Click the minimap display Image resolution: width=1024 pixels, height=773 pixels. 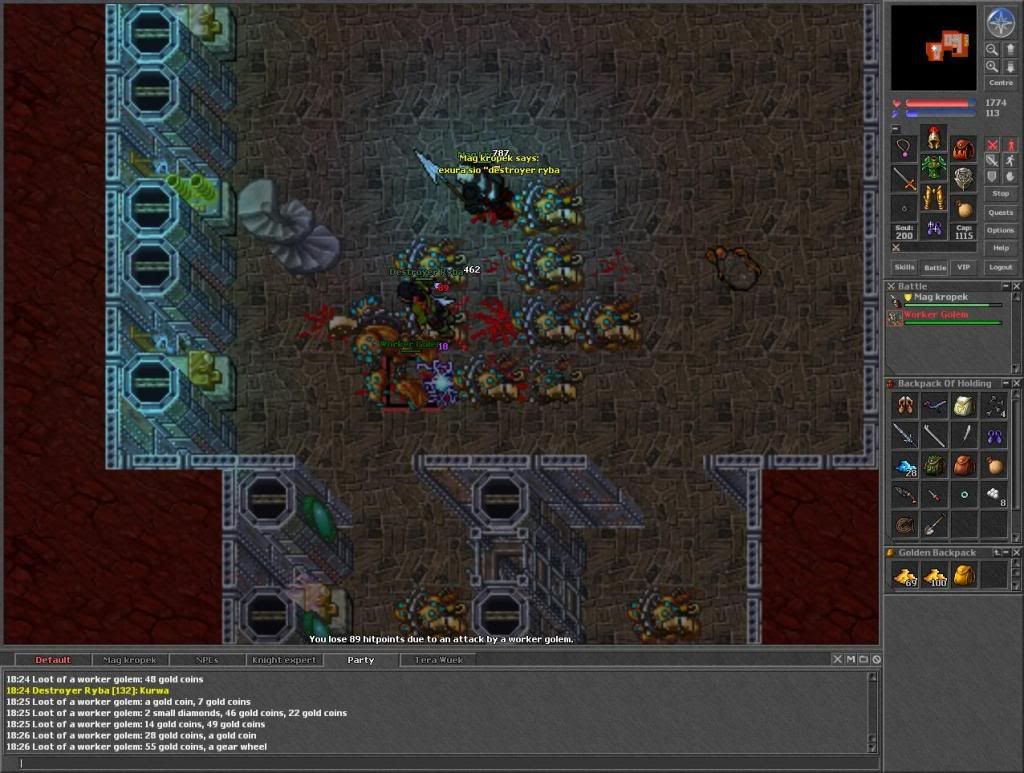pyautogui.click(x=933, y=47)
